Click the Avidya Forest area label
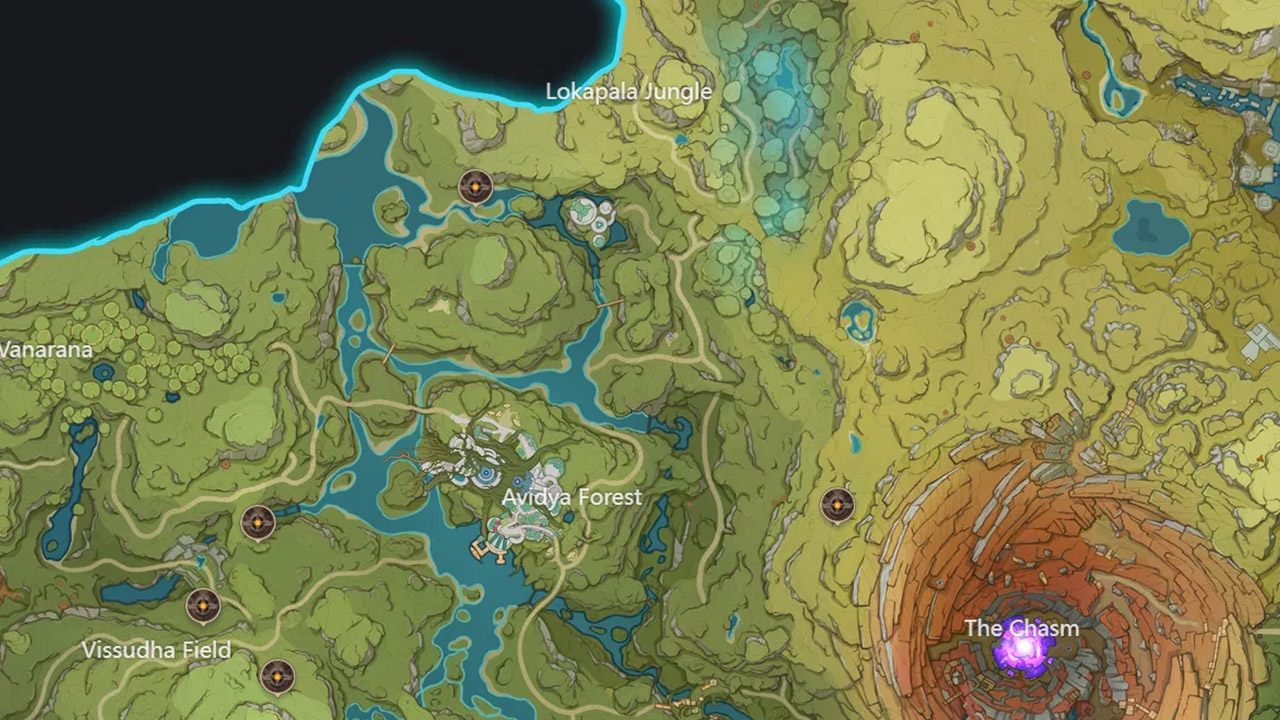Viewport: 1280px width, 720px height. pyautogui.click(x=571, y=497)
